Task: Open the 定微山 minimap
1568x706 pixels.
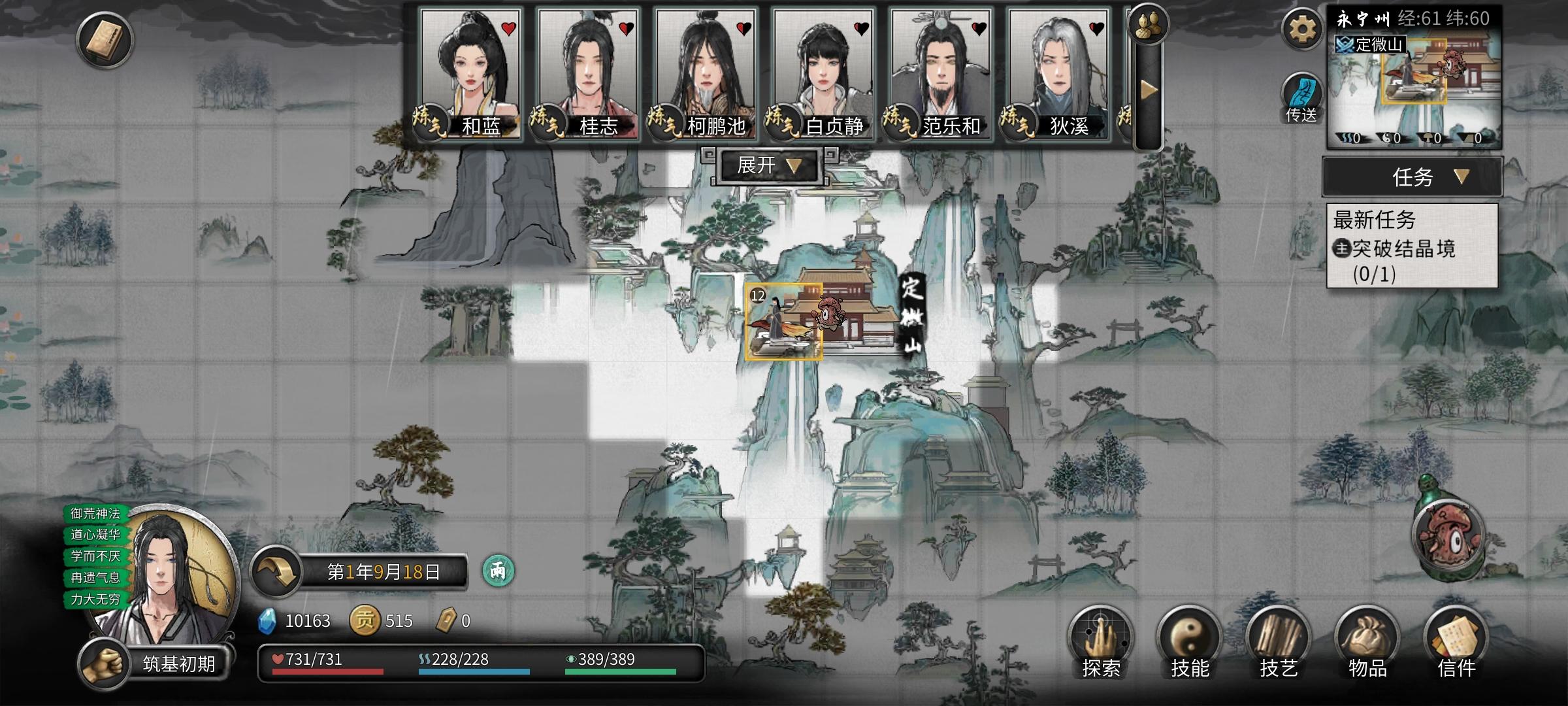Action: tap(1414, 85)
